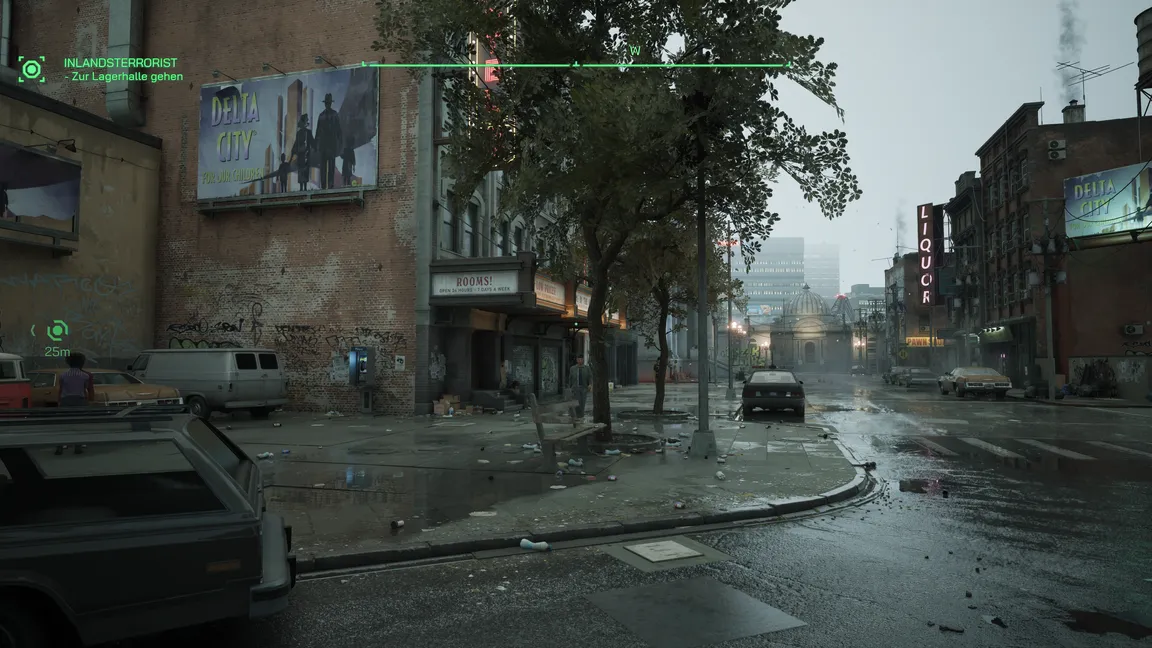Click the W heading on the compass bar
Image resolution: width=1152 pixels, height=648 pixels.
634,51
